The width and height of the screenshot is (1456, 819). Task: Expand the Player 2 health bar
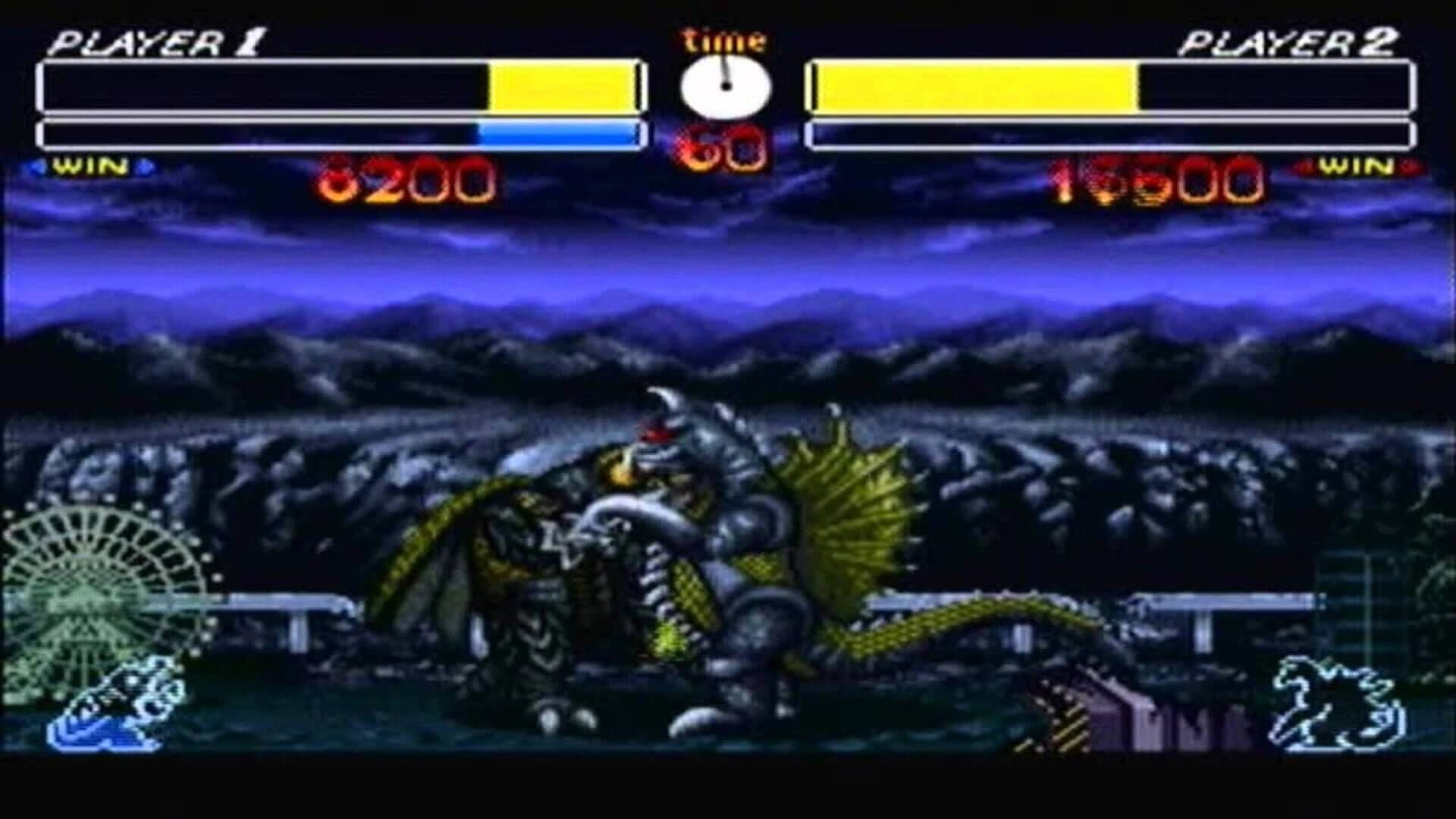point(1115,86)
